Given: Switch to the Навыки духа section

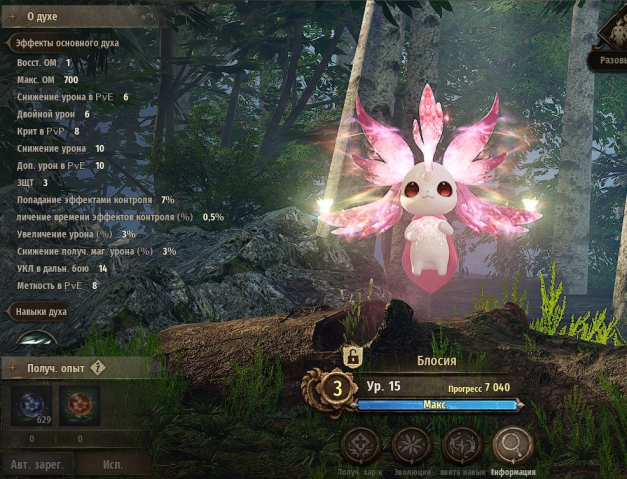Looking at the screenshot, I should [44, 312].
